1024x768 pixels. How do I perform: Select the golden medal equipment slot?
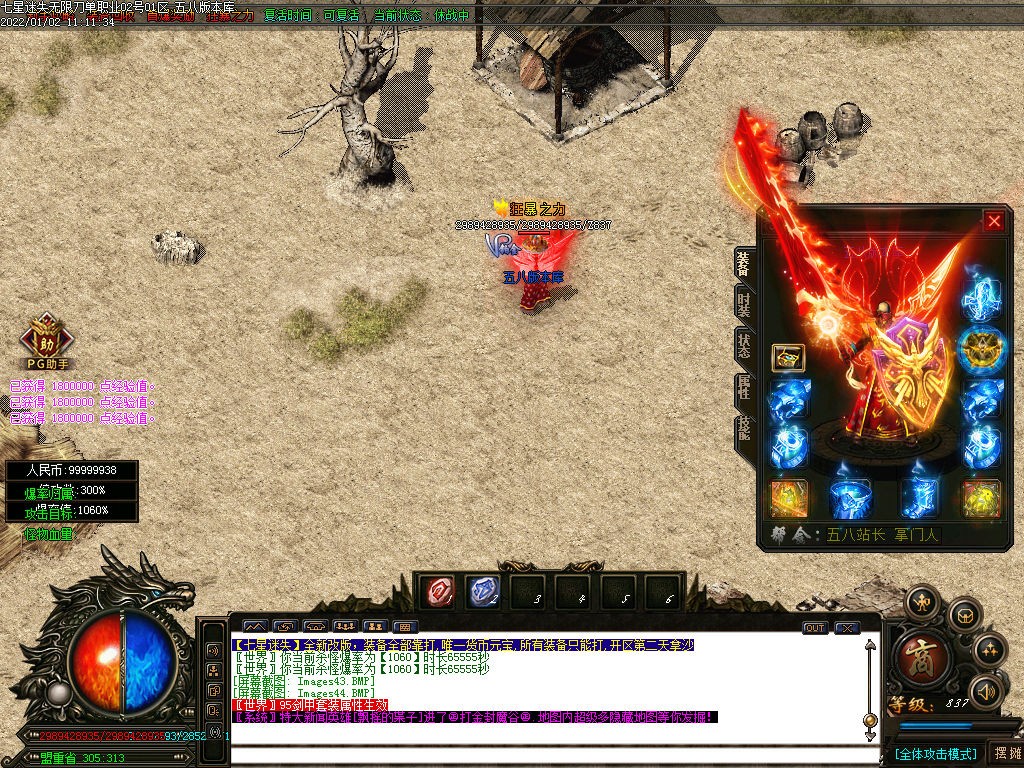pos(981,348)
